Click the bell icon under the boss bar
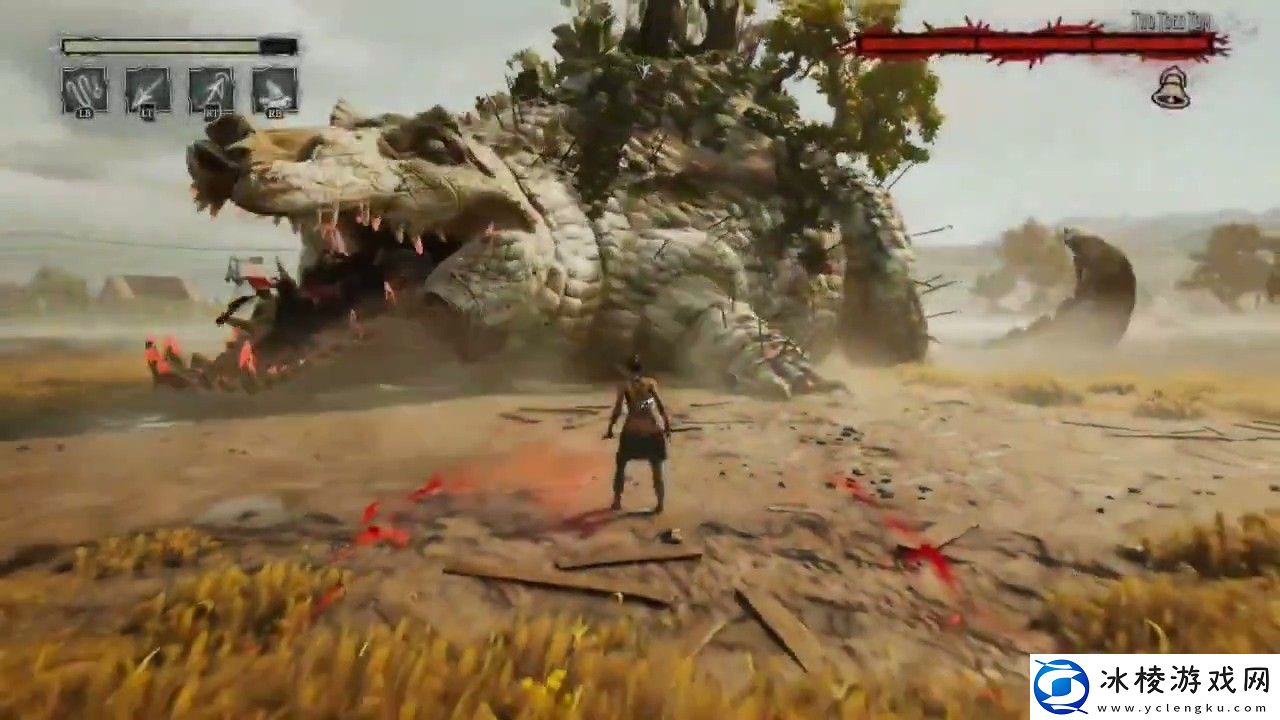Image resolution: width=1280 pixels, height=720 pixels. point(1168,88)
